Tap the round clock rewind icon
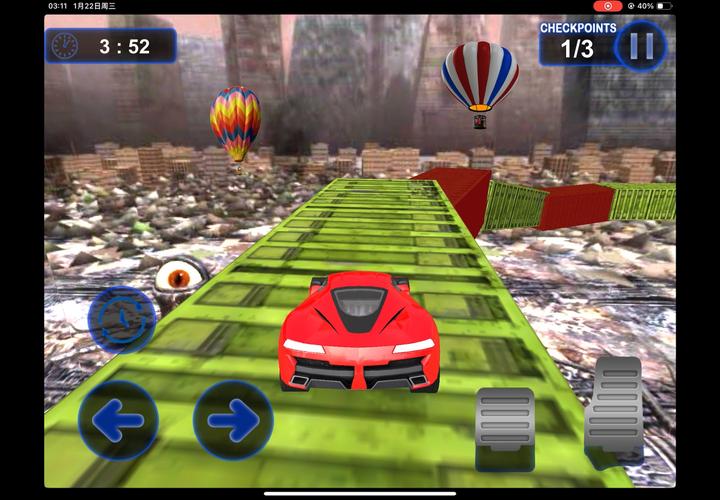This screenshot has width=720, height=500. [121, 320]
